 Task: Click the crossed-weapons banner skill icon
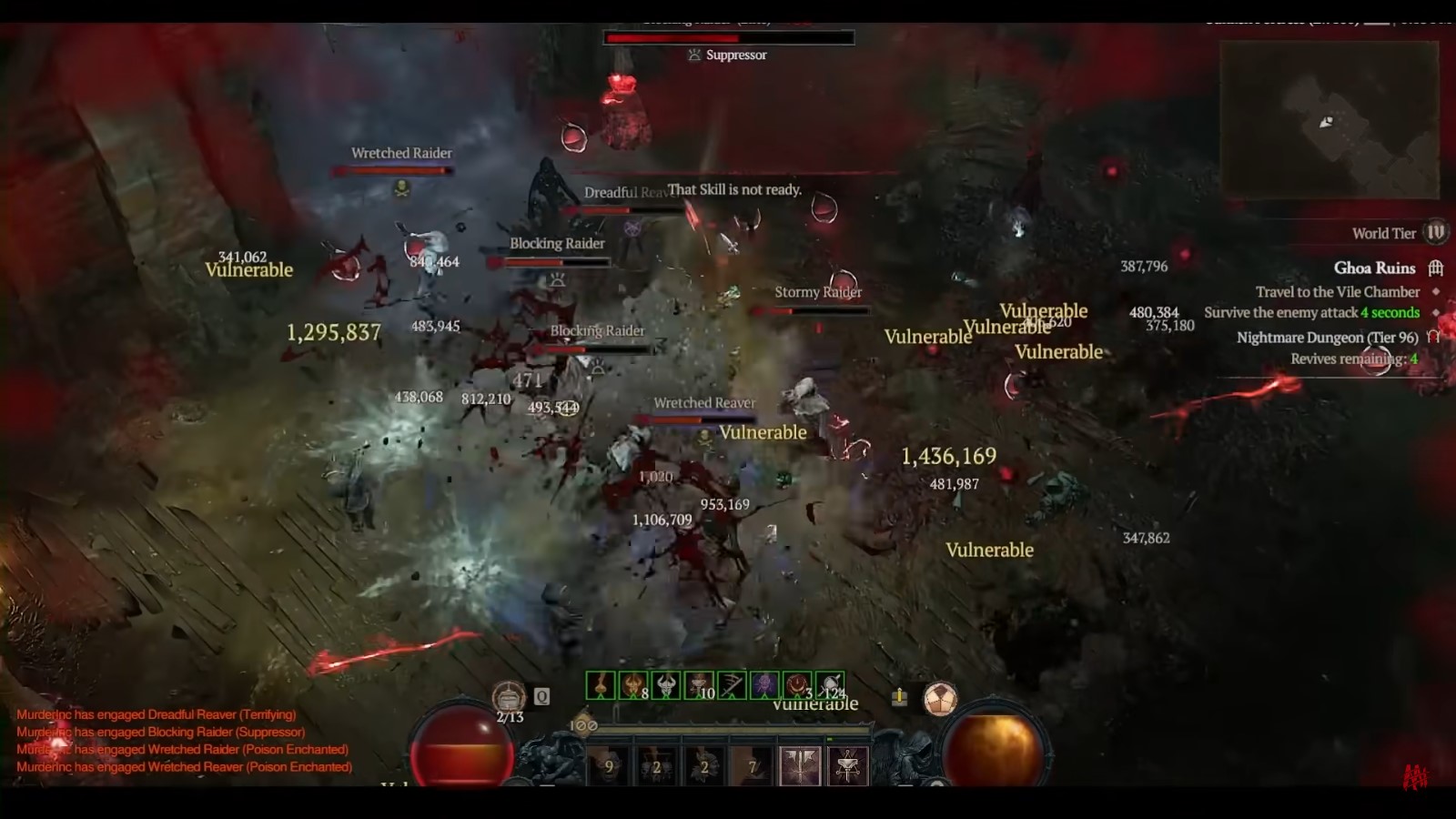click(800, 766)
